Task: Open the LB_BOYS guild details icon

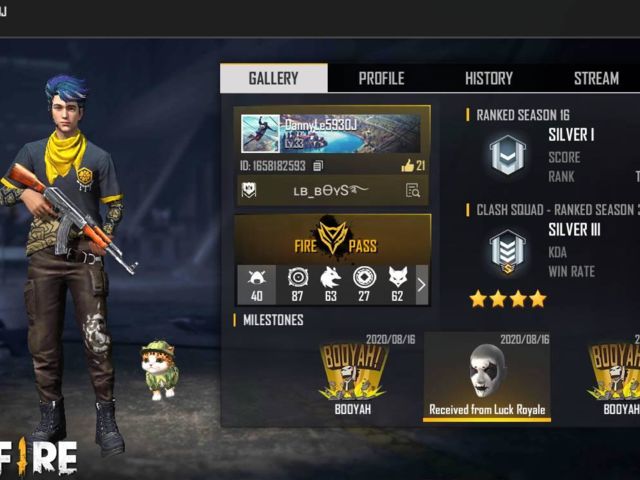Action: [412, 190]
